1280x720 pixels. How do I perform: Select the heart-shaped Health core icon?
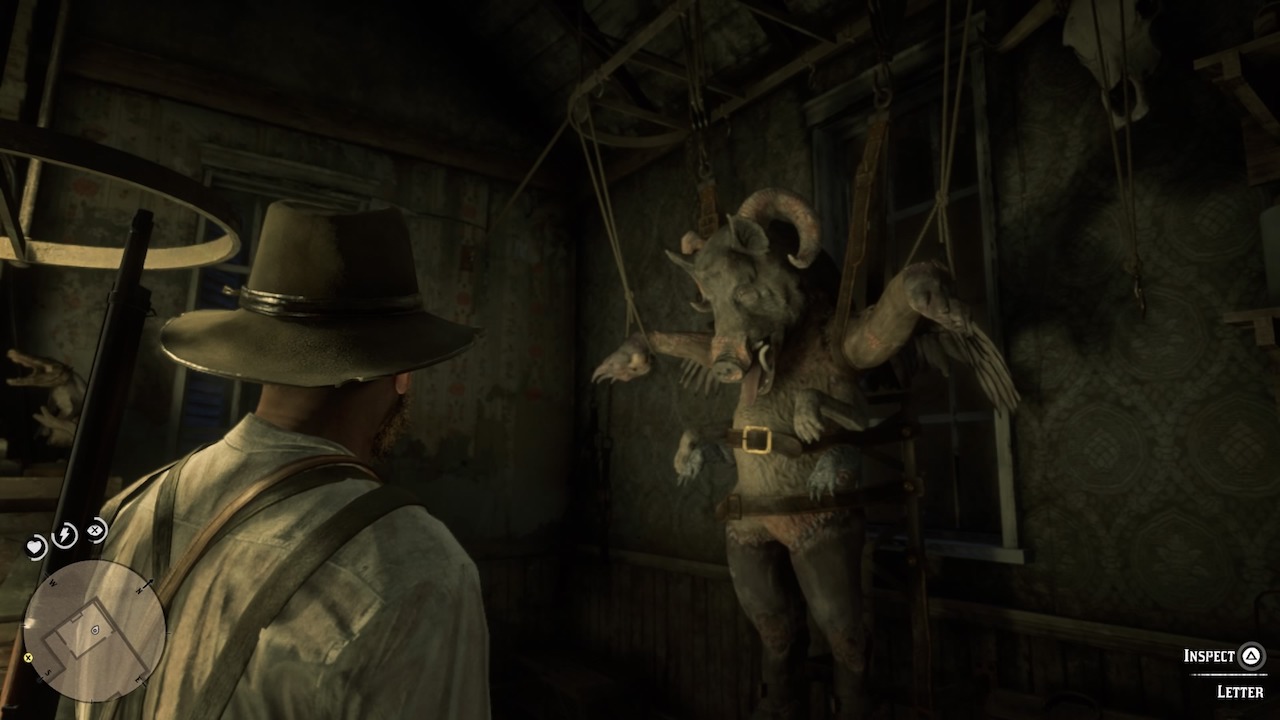(x=35, y=546)
